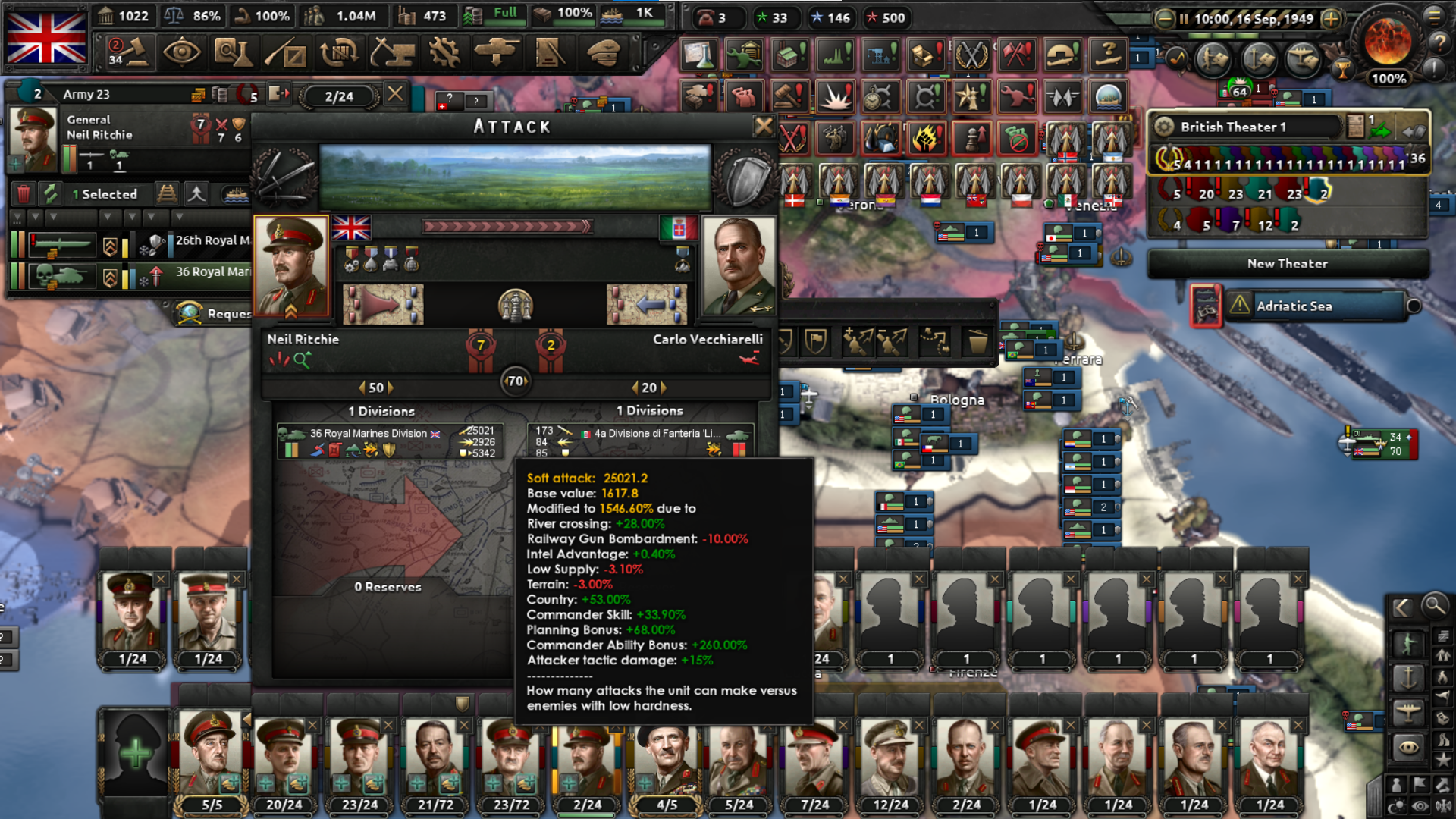
Task: Toggle supply by sea with the ship icon
Action: click(x=235, y=196)
